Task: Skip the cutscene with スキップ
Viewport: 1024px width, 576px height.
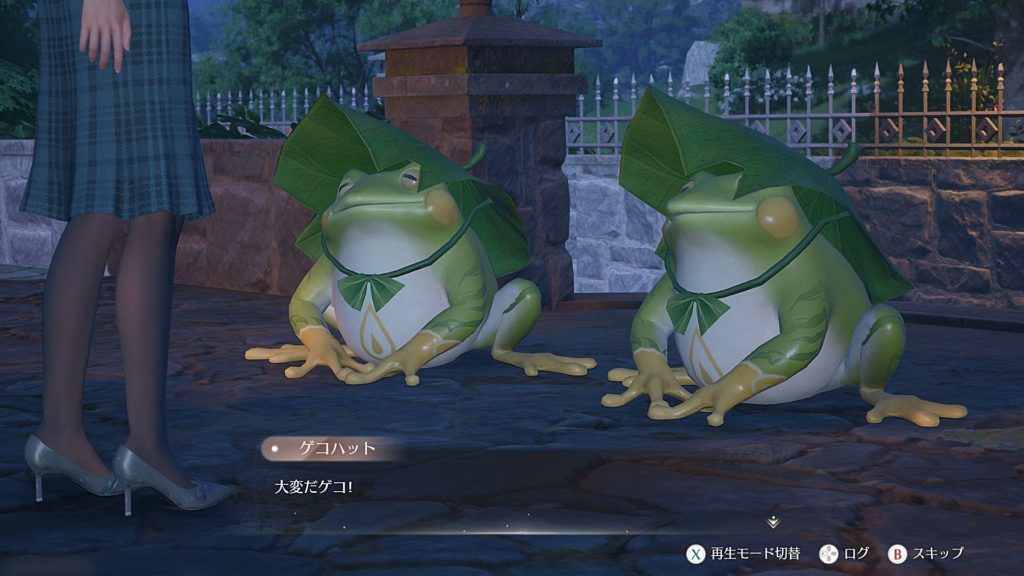Action: pyautogui.click(x=926, y=553)
